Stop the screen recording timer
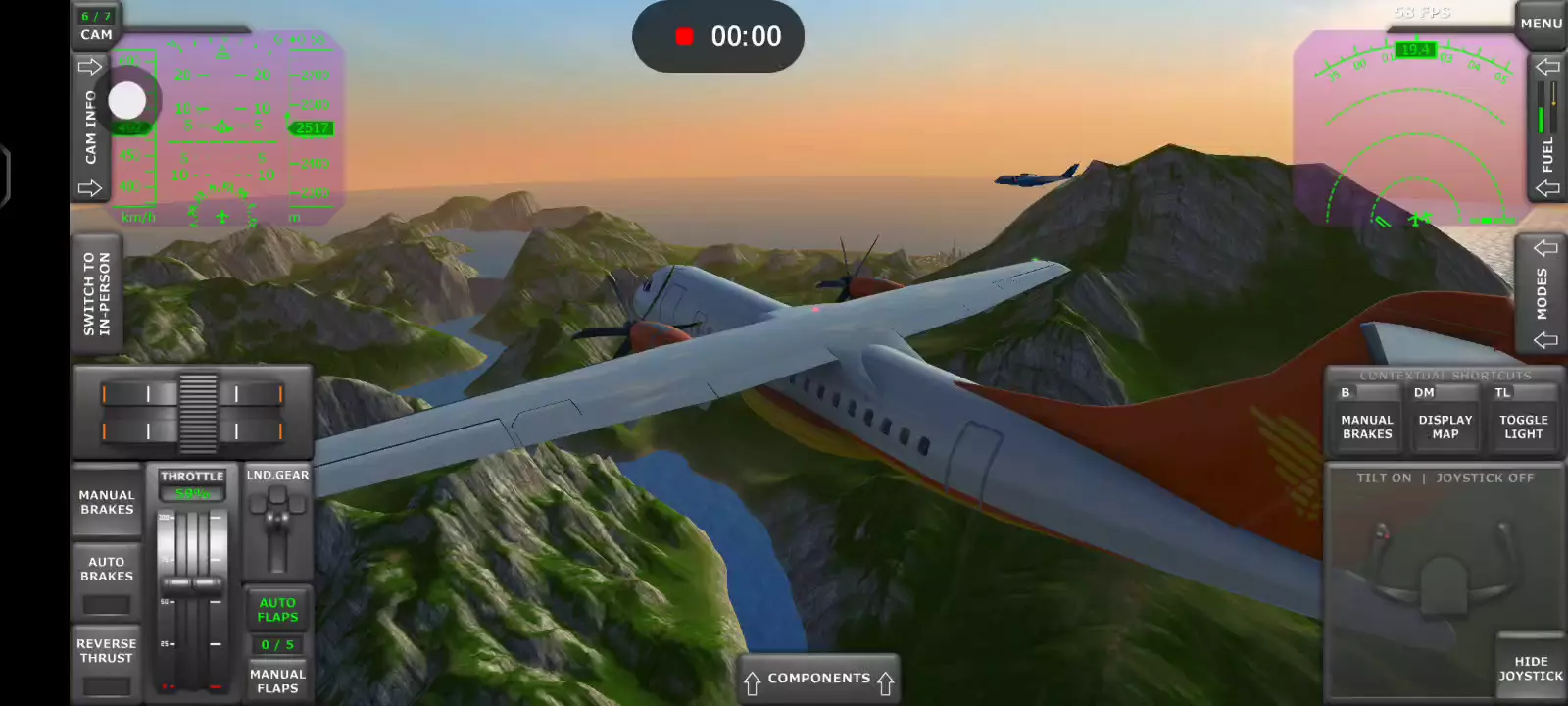Viewport: 1568px width, 706px height. coord(685,37)
